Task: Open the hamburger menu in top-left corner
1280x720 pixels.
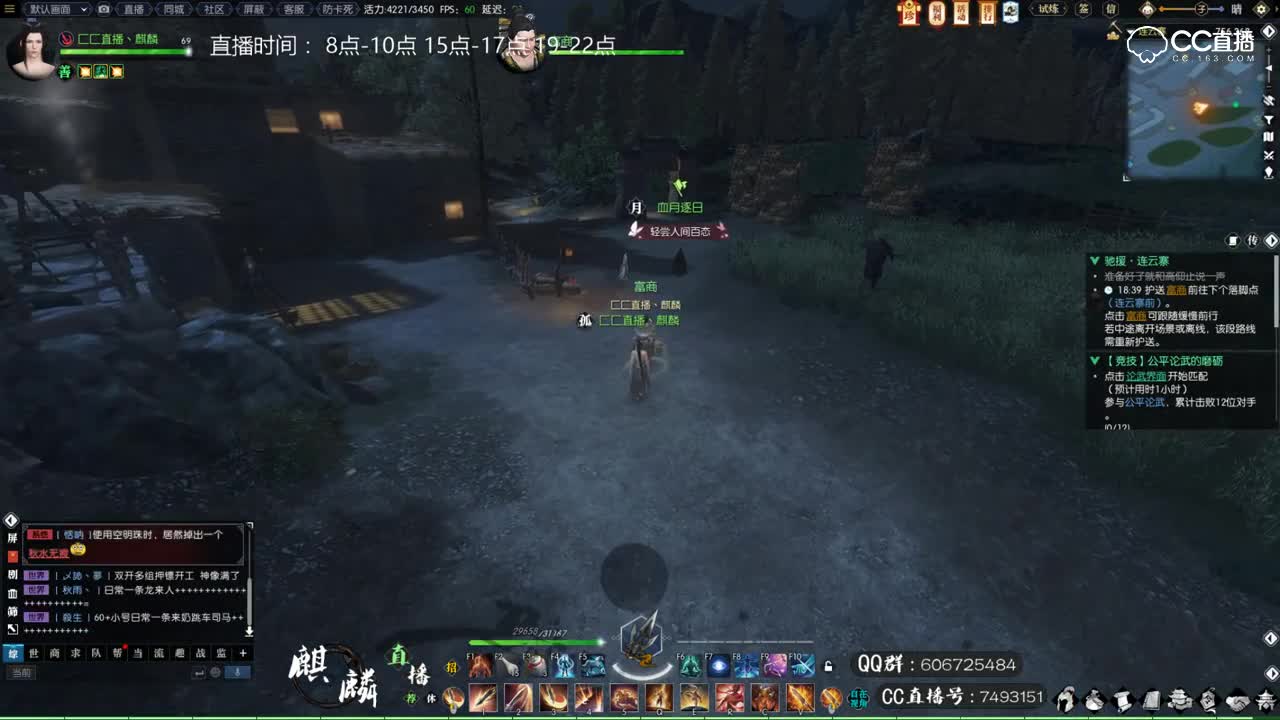Action: pos(9,9)
